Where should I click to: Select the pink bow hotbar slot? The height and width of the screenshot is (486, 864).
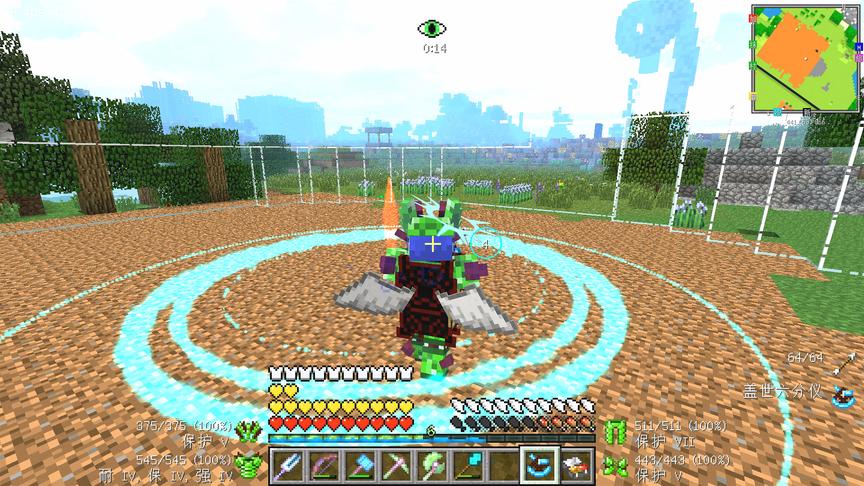click(323, 465)
